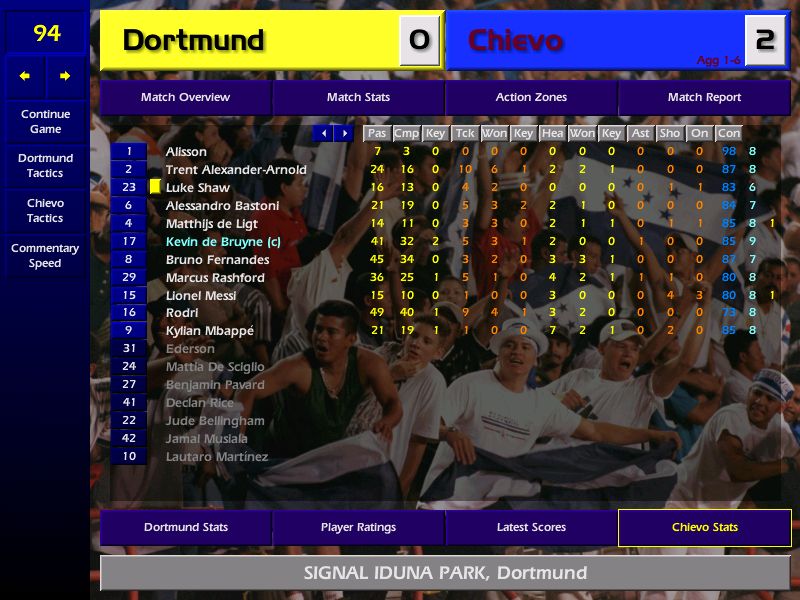Select Kylian Mbappé's player row
The height and width of the screenshot is (600, 800).
209,331
